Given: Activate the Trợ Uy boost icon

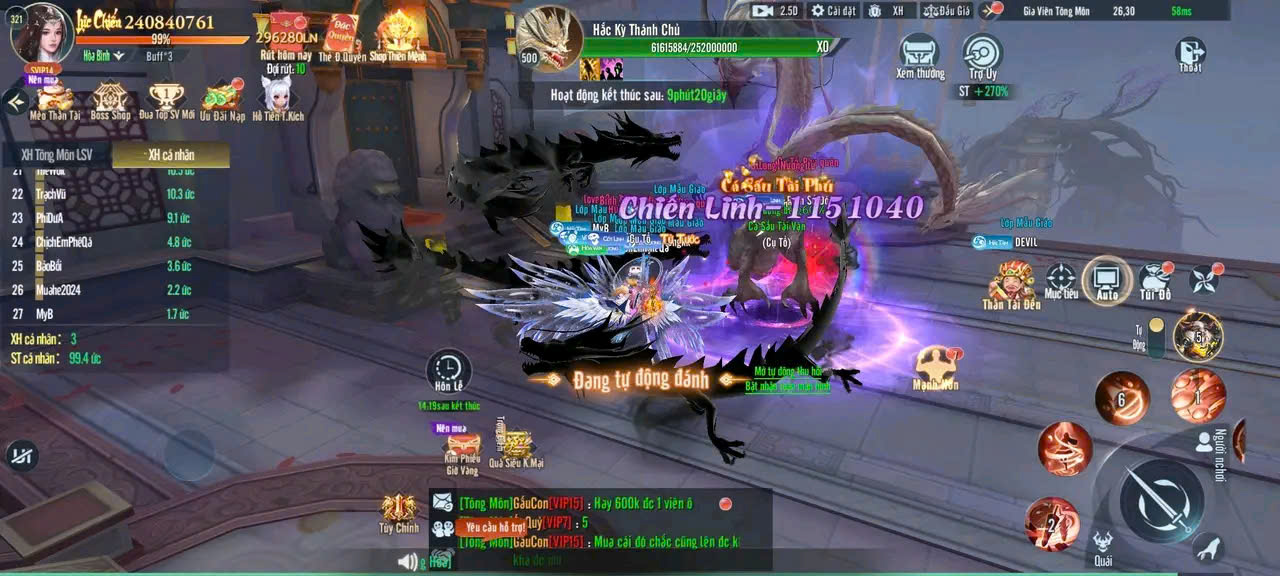Looking at the screenshot, I should (x=982, y=54).
